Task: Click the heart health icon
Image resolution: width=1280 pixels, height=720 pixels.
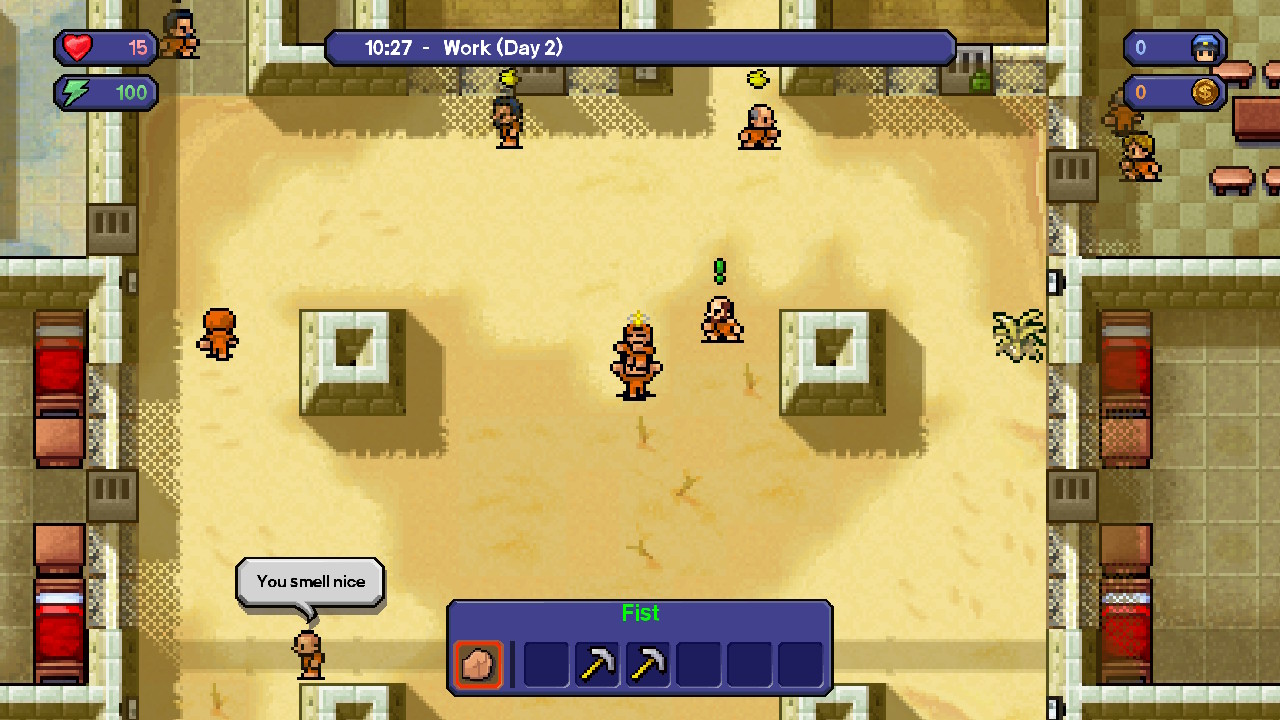Action: click(75, 47)
